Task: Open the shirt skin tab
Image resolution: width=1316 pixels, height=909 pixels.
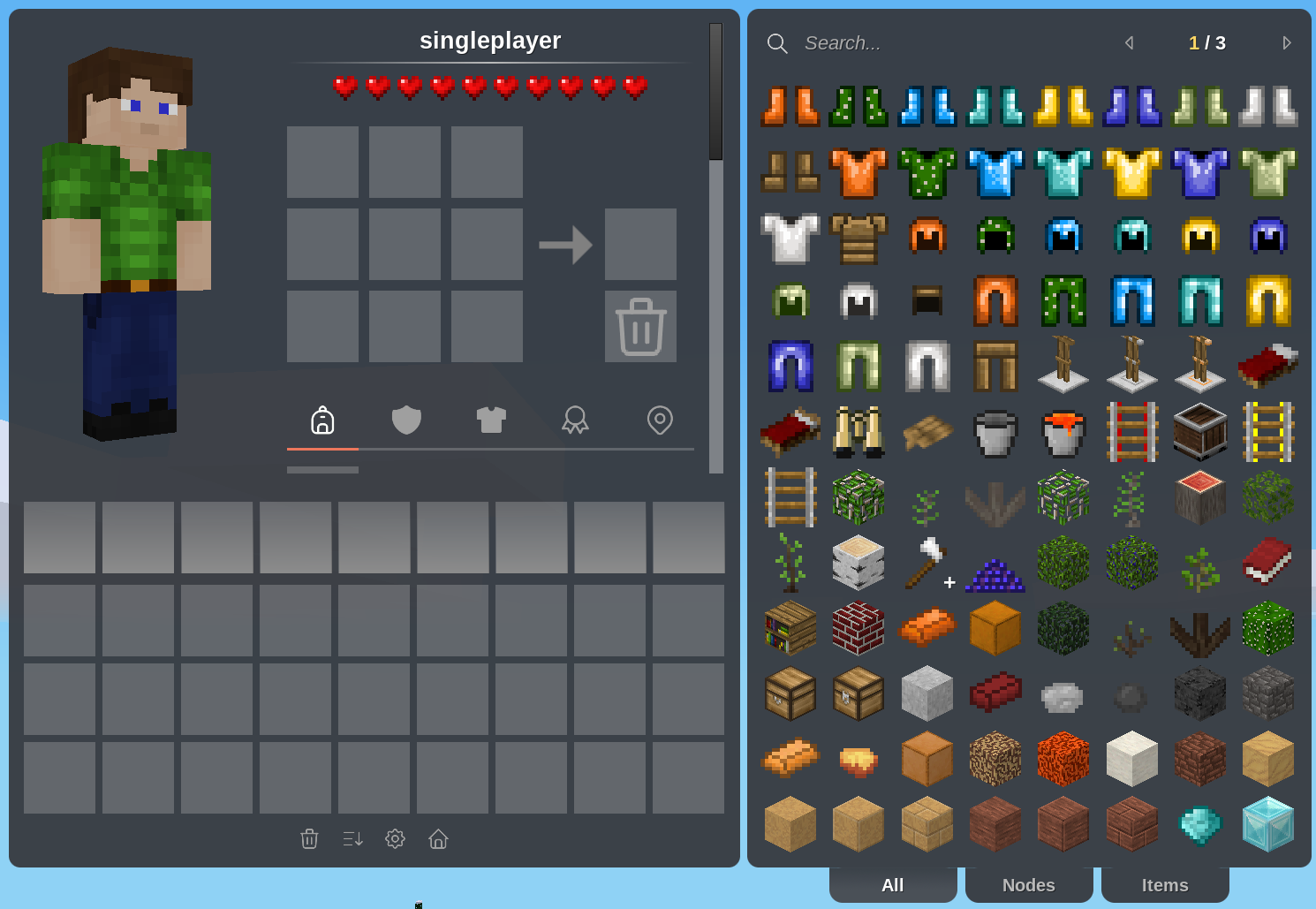Action: [491, 420]
